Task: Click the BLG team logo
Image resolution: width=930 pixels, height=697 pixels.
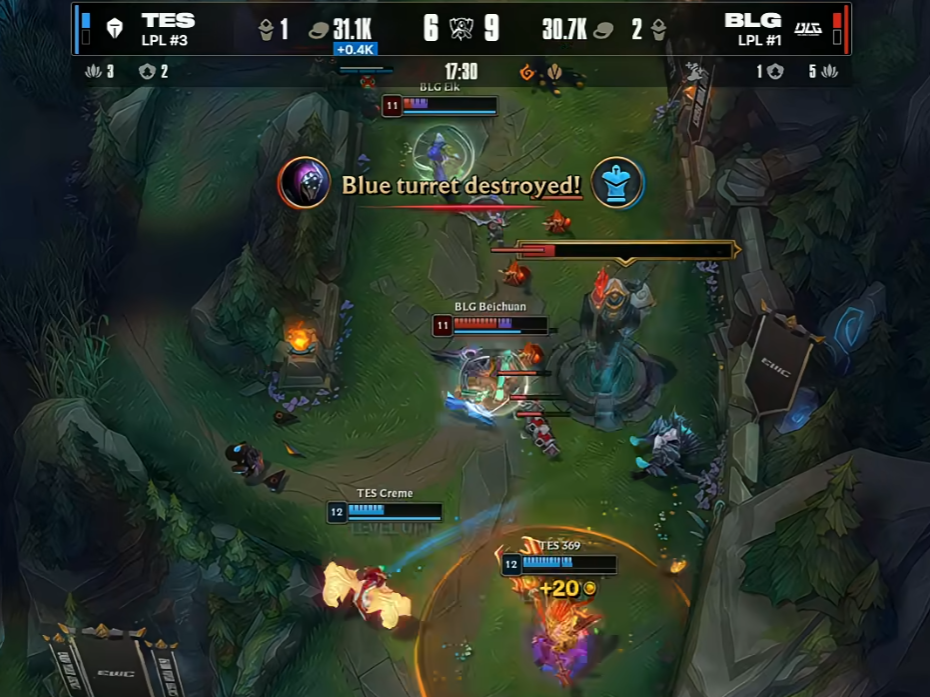Action: point(808,28)
